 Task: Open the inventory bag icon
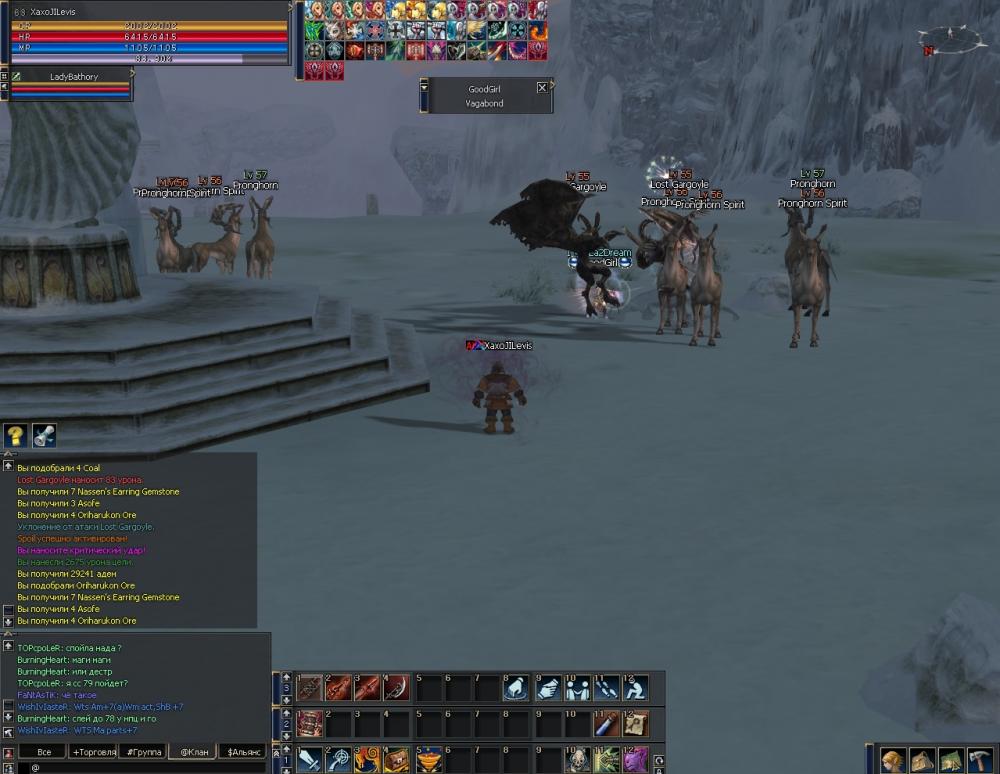922,760
